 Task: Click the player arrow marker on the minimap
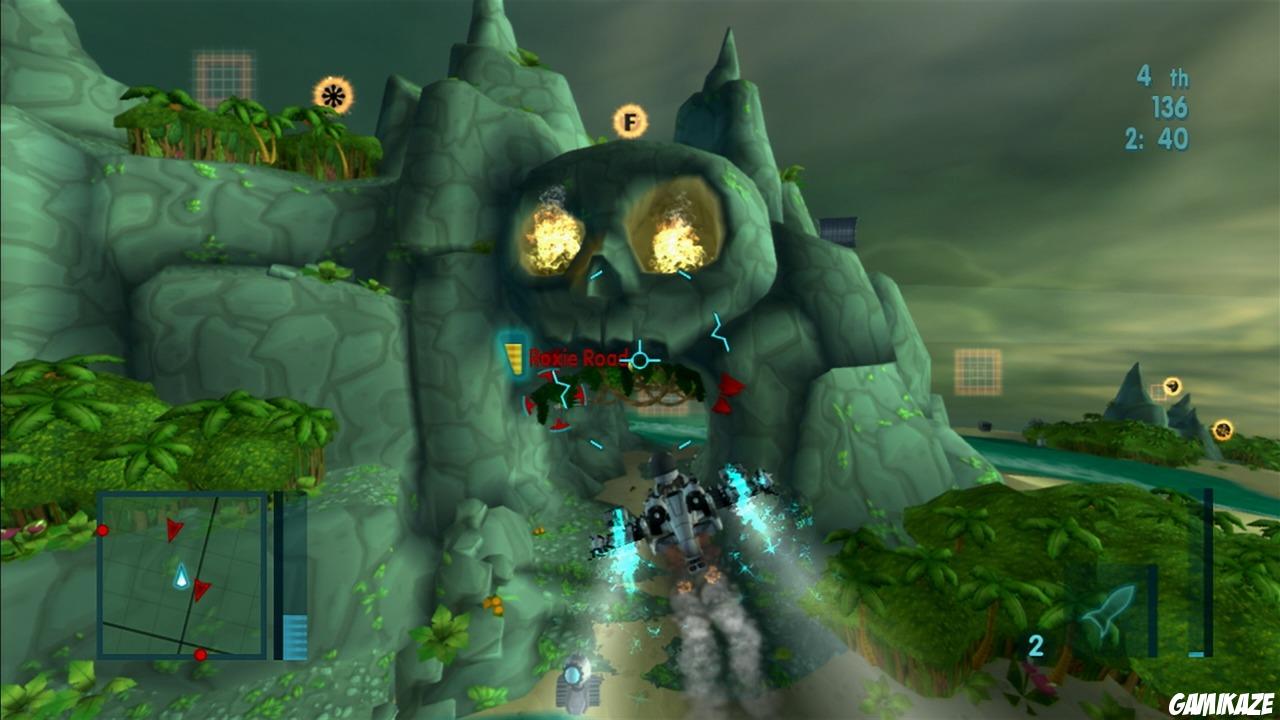(183, 575)
